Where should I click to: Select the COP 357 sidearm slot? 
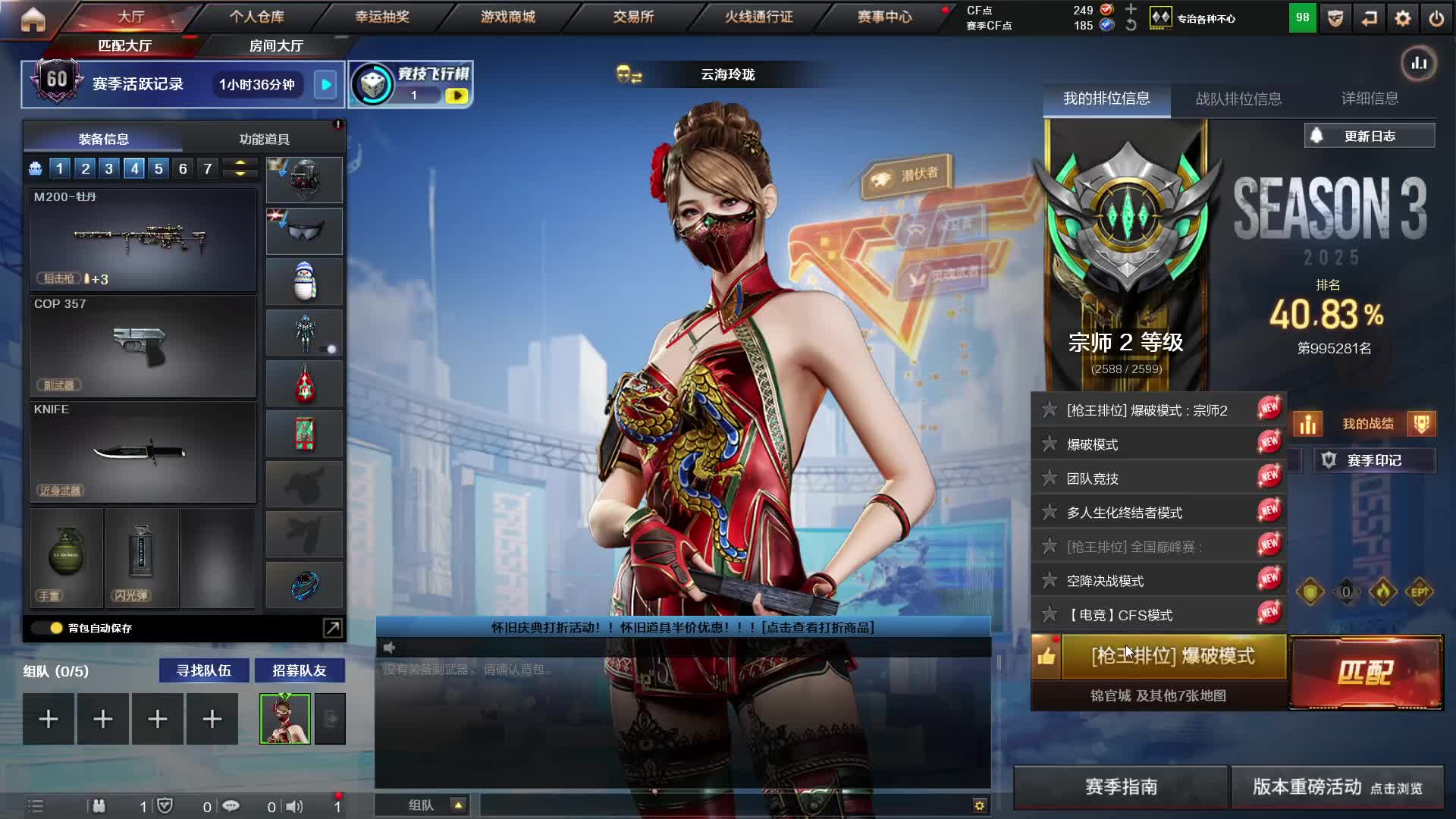pos(143,346)
